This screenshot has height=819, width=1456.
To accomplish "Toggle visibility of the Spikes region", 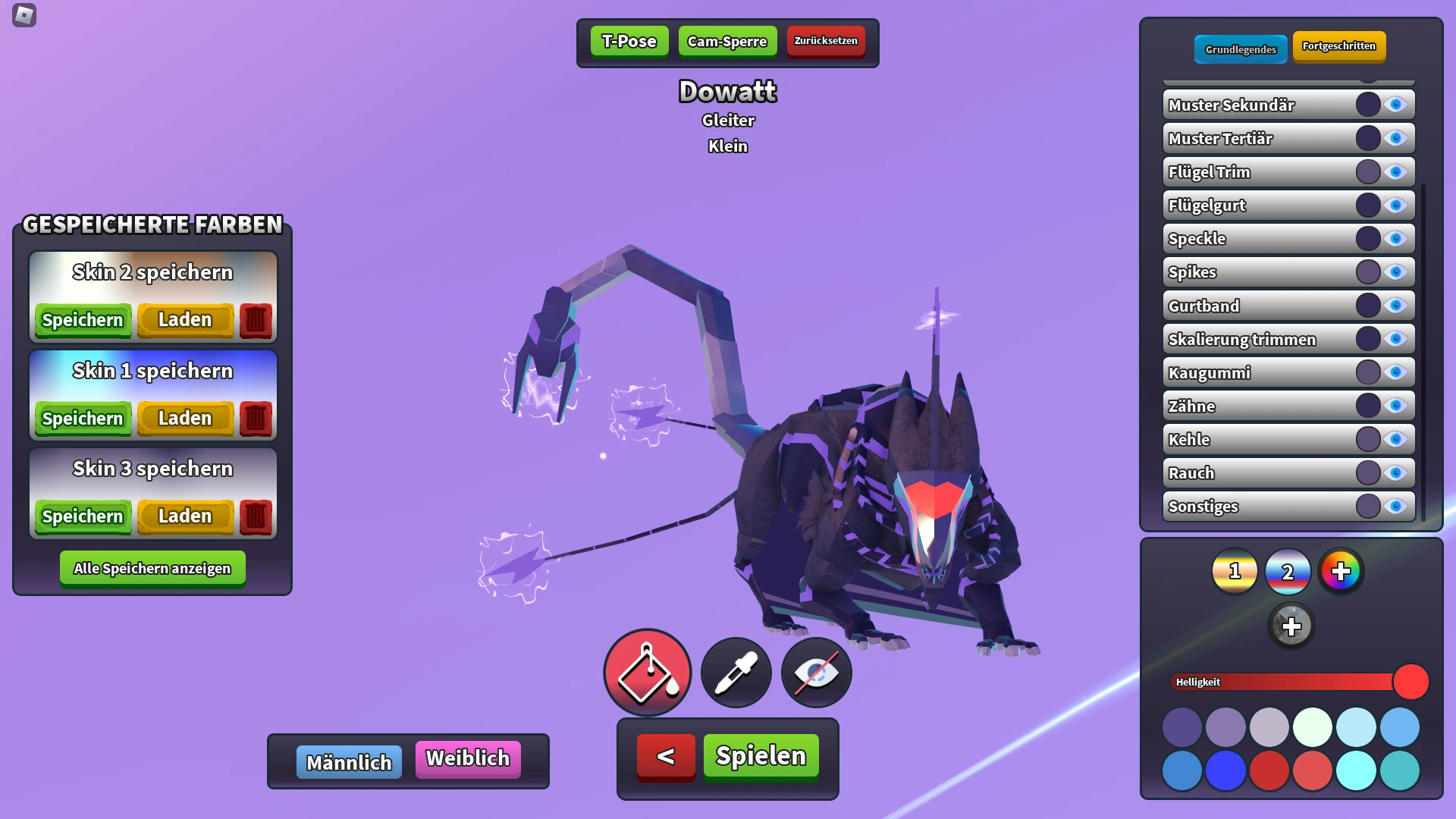I will 1395,271.
